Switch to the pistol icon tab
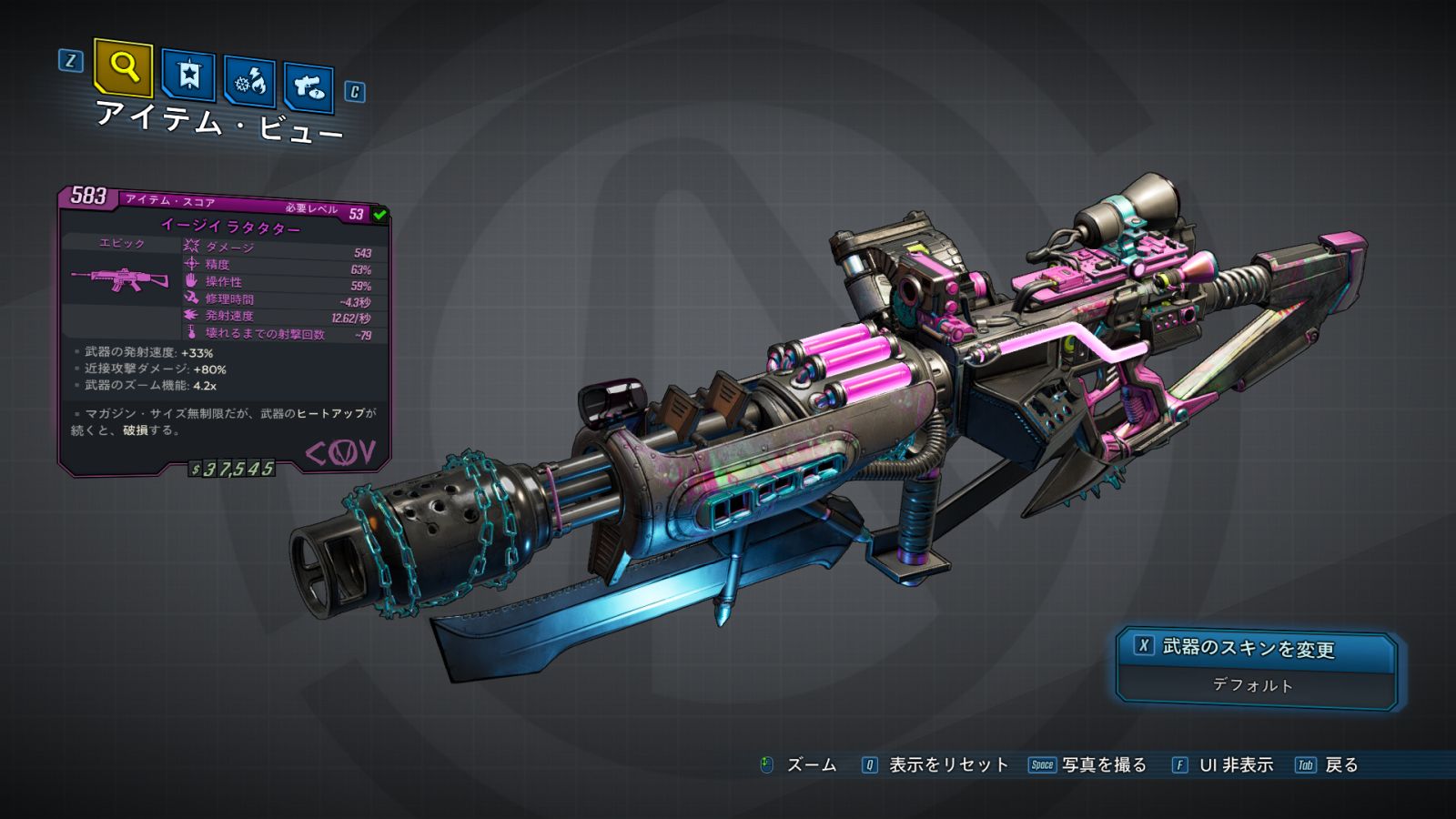The height and width of the screenshot is (819, 1456). click(308, 87)
